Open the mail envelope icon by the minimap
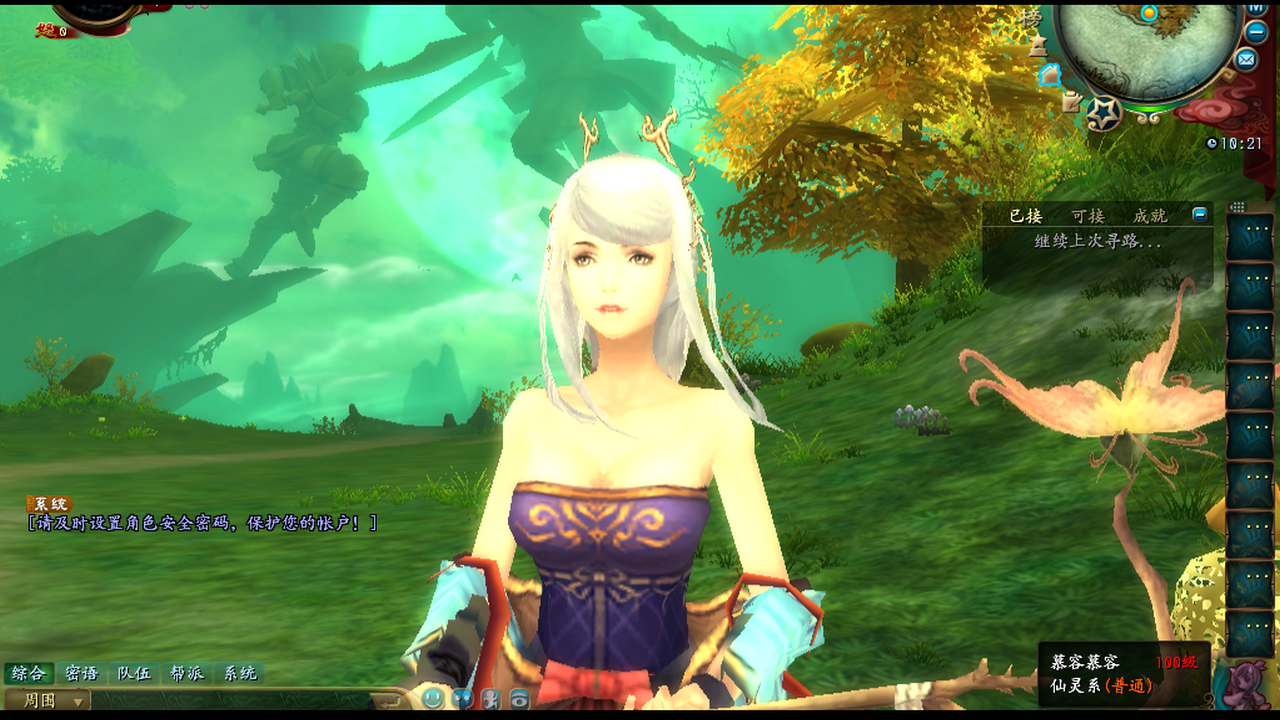 1246,60
